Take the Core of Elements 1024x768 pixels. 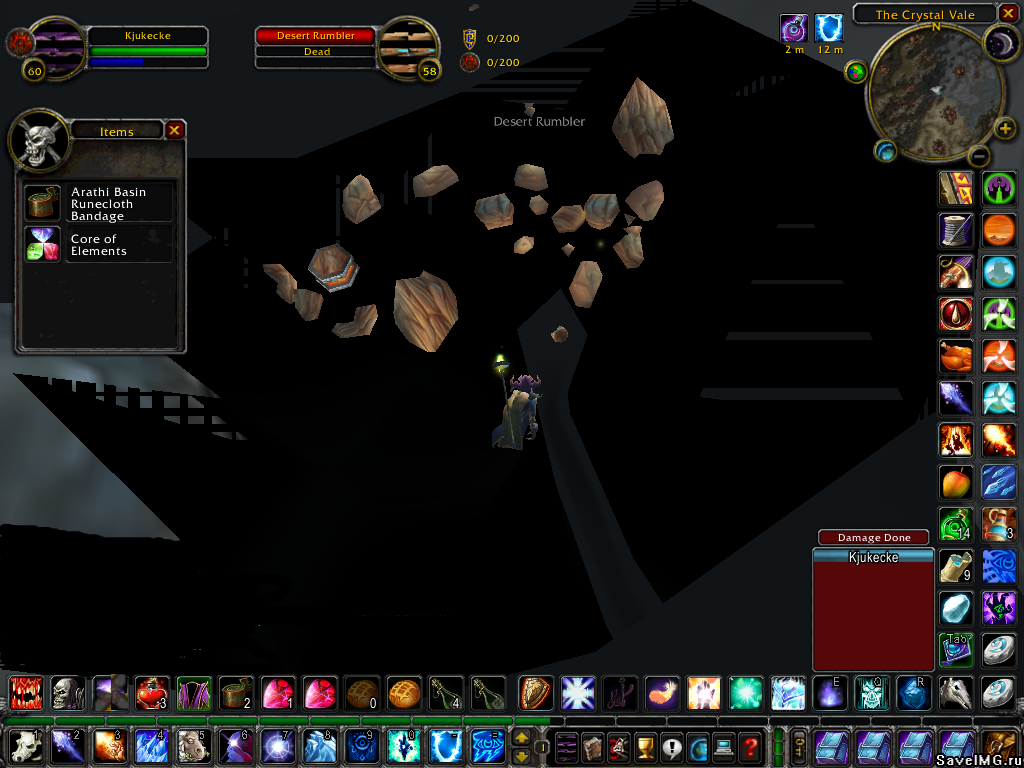tap(41, 244)
